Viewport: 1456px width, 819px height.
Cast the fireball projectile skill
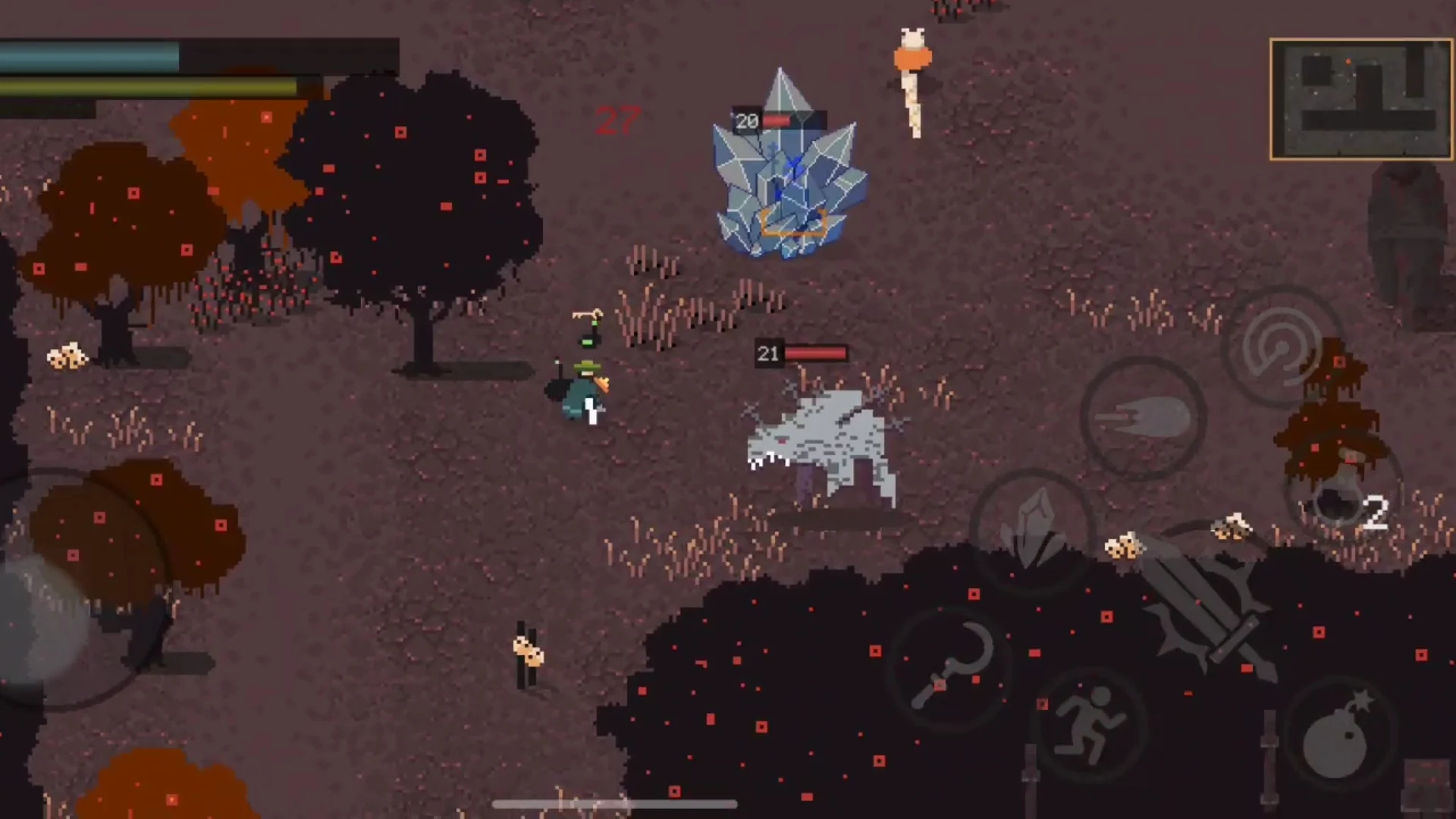click(1143, 418)
